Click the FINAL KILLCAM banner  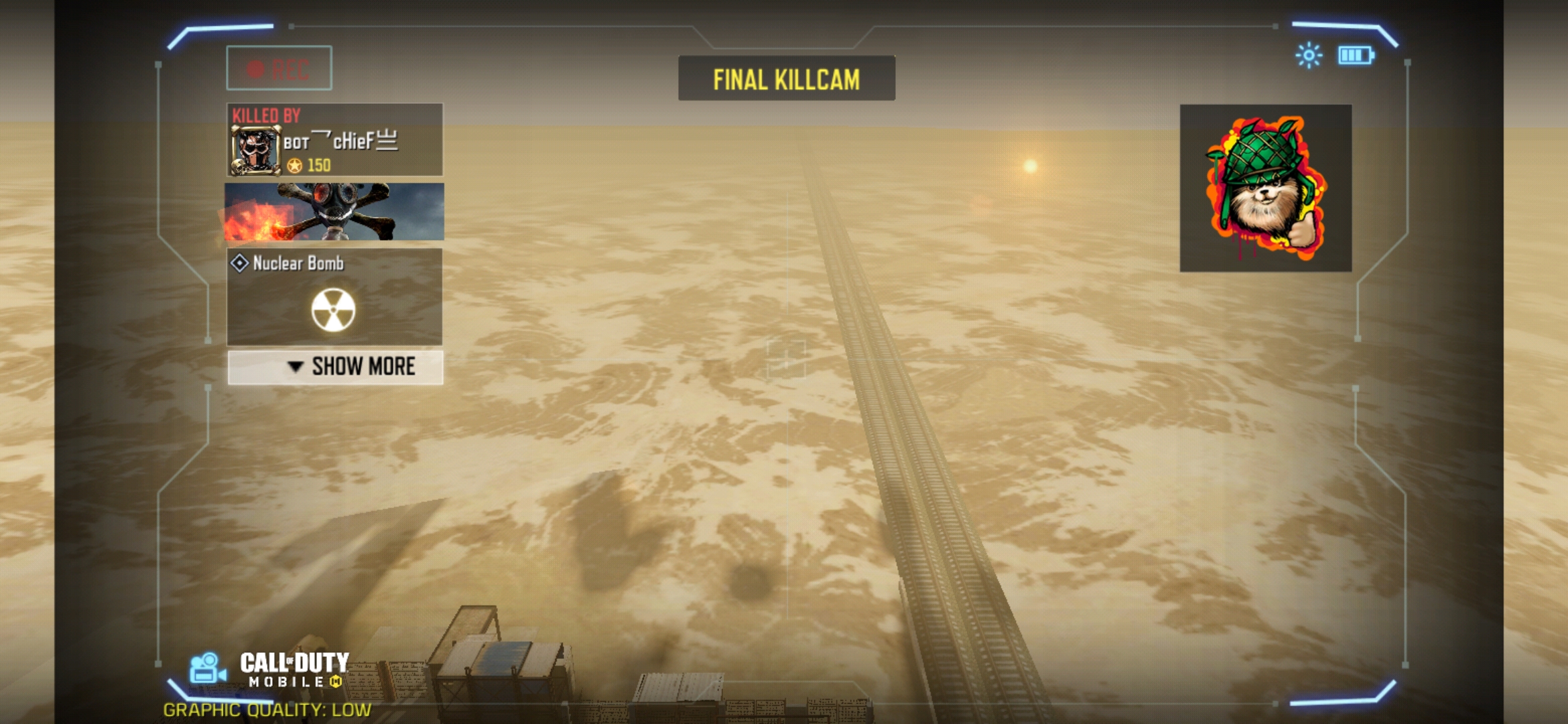click(786, 79)
